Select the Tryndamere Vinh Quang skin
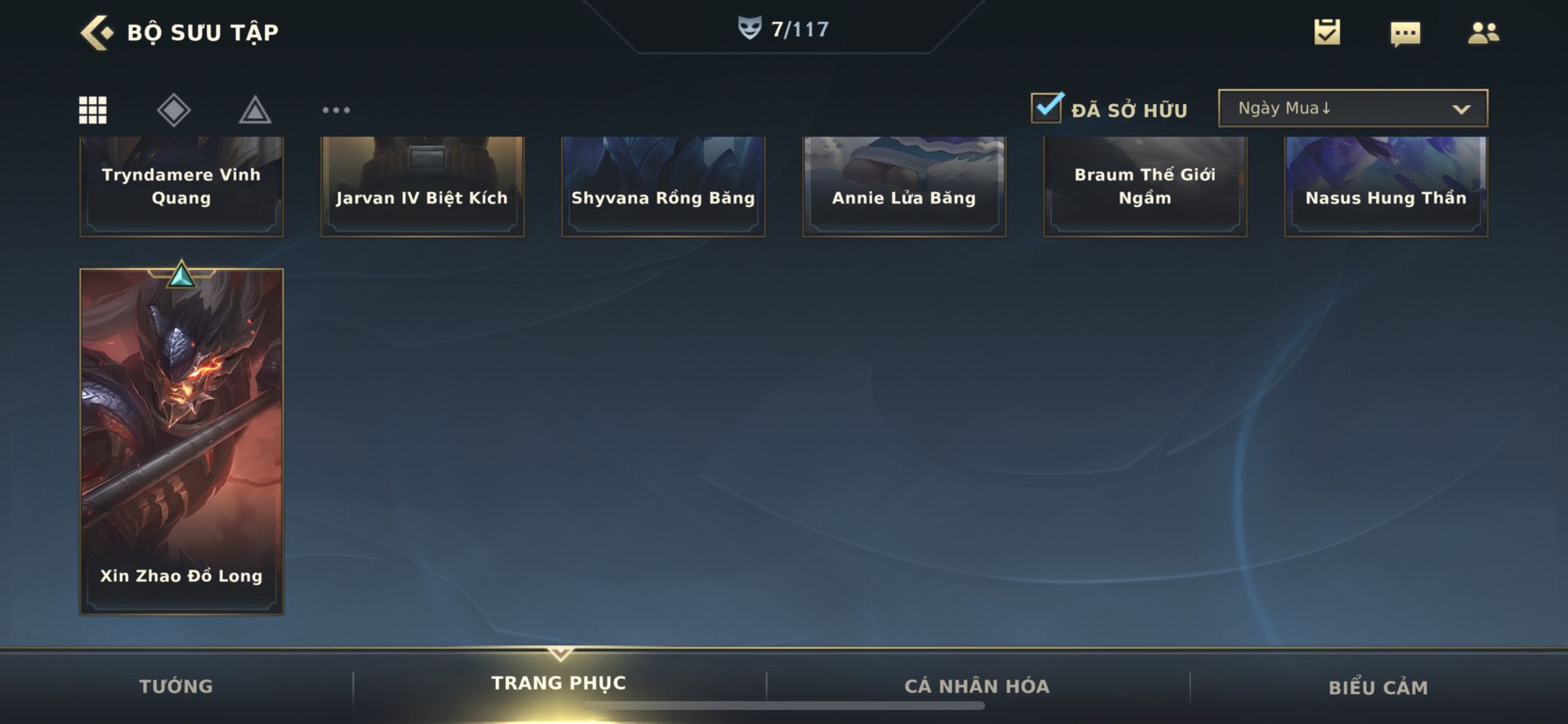The width and height of the screenshot is (1568, 724). coord(181,186)
